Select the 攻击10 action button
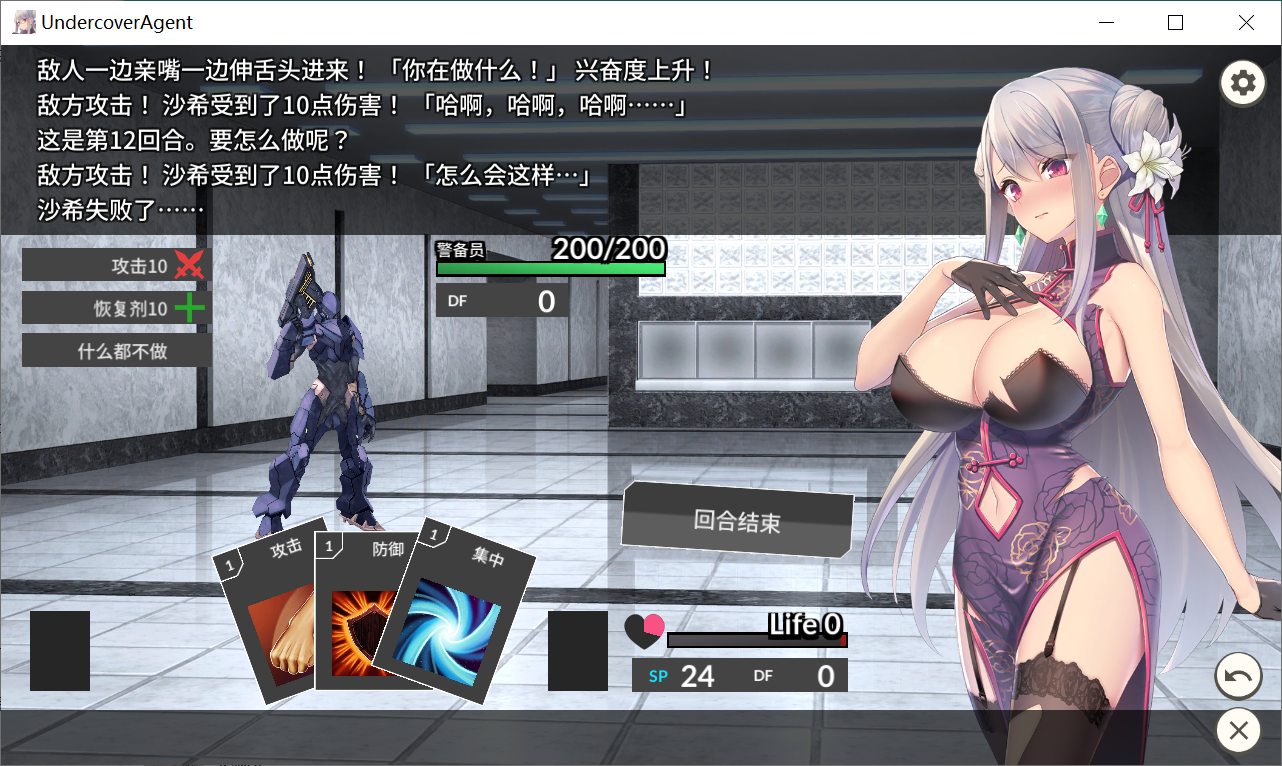This screenshot has width=1282, height=766. click(116, 265)
